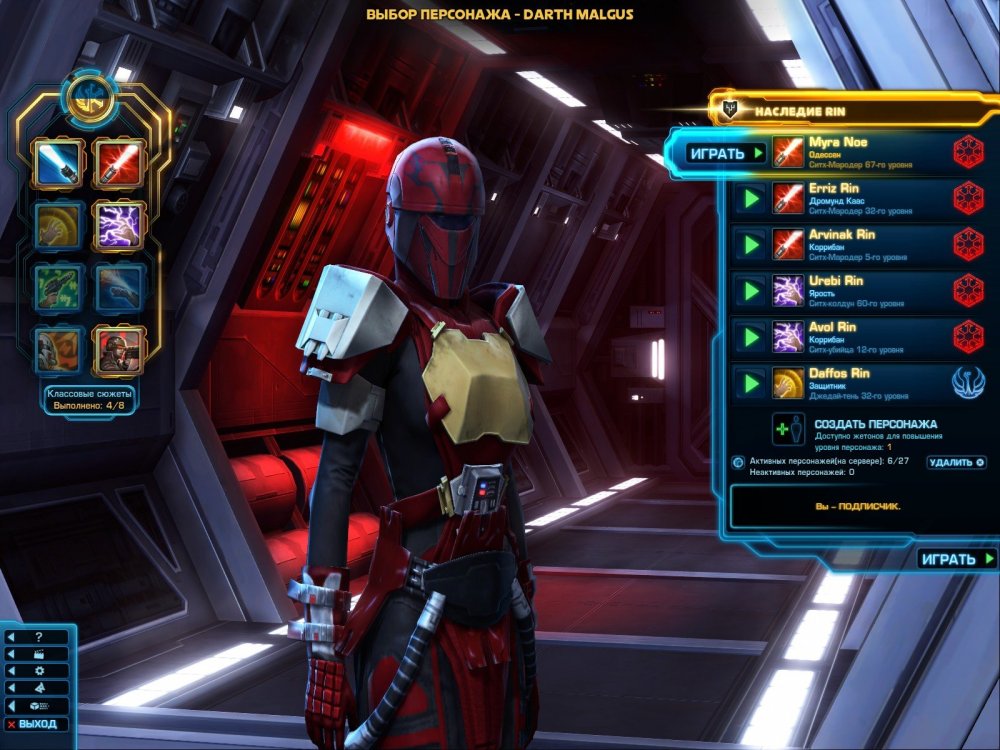1000x750 pixels.
Task: Select the red lightsaber class story icon
Action: pyautogui.click(x=119, y=164)
